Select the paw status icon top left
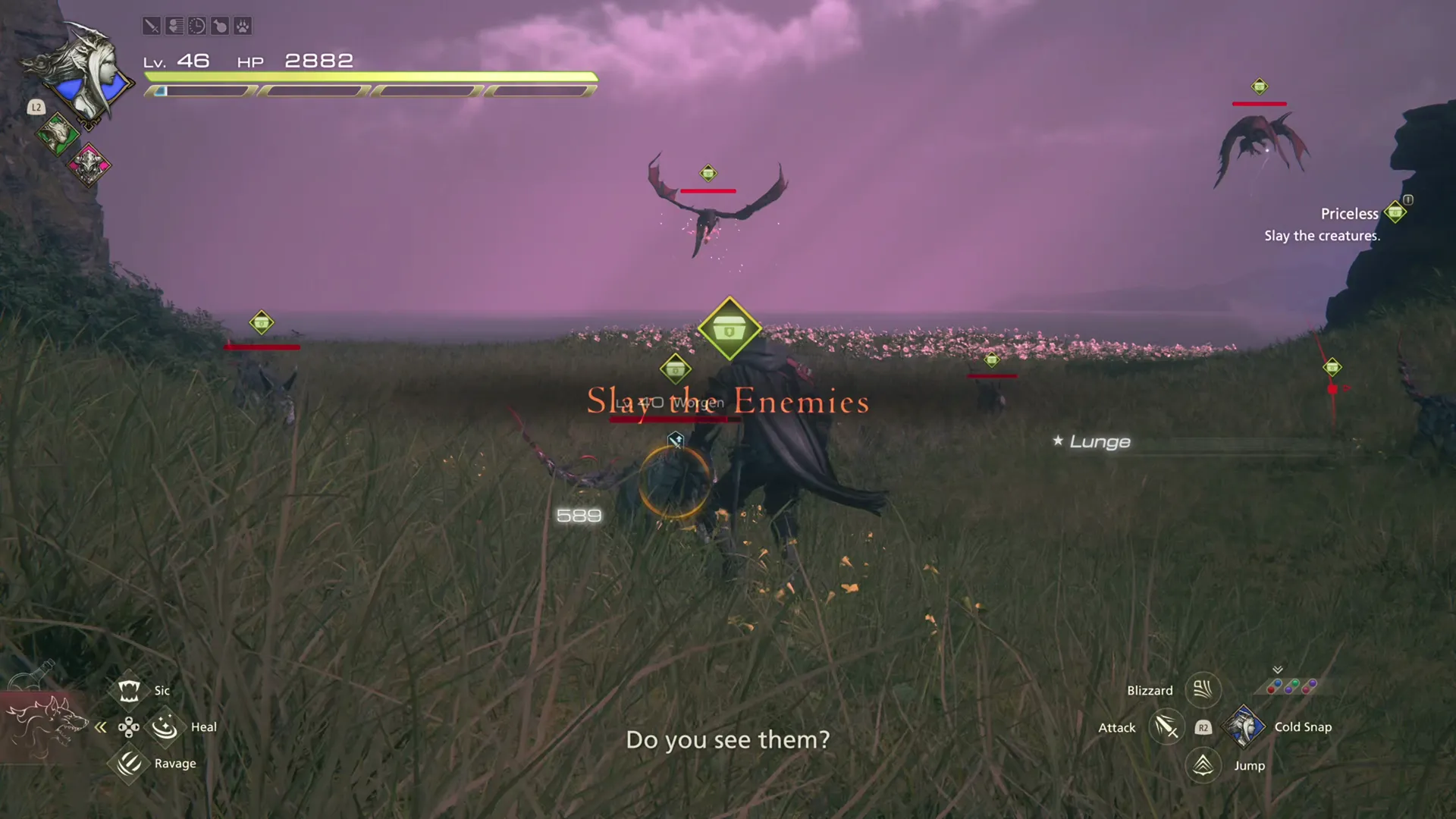The image size is (1456, 819). point(242,26)
